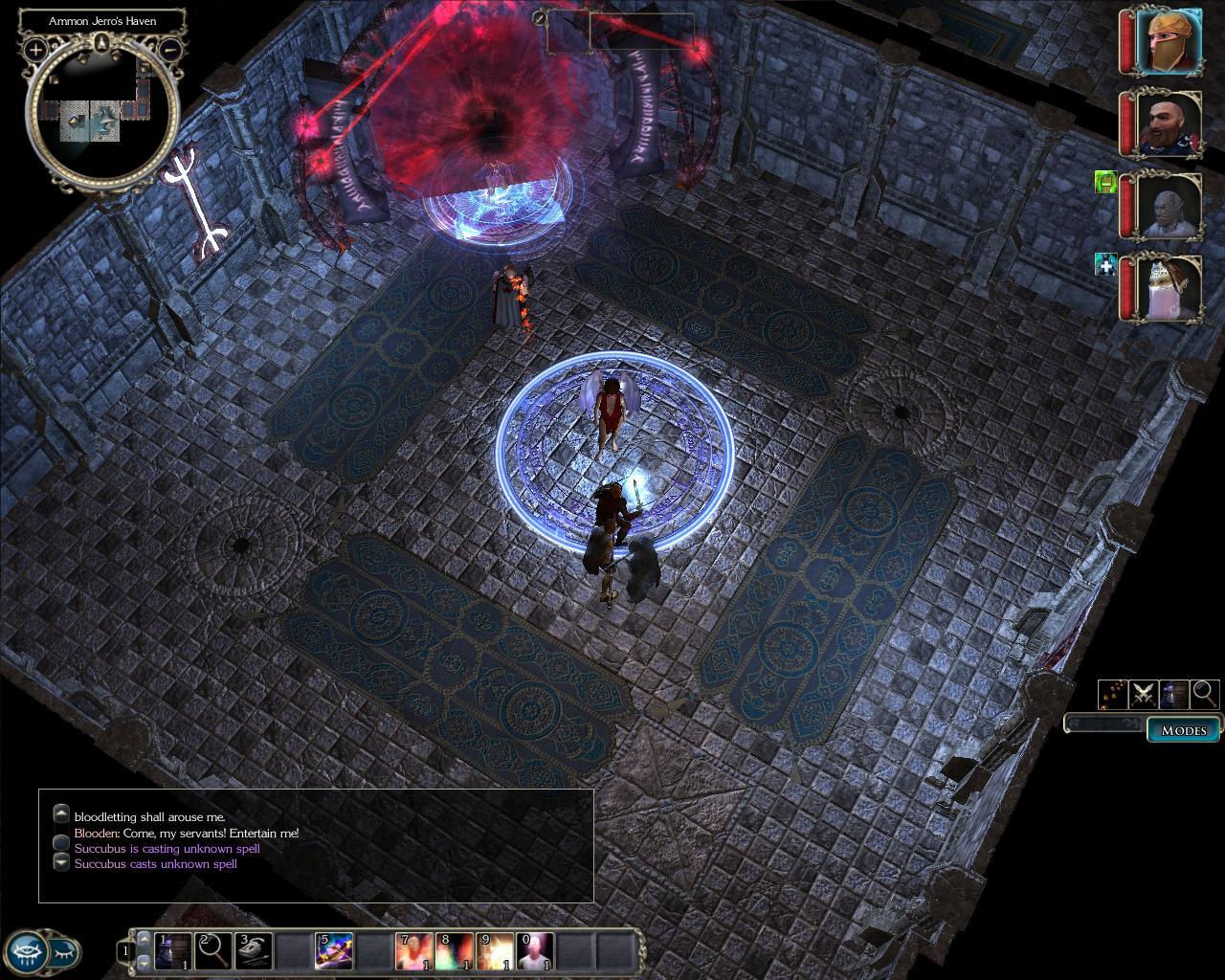Switch hotbar page with up arrow
Viewport: 1225px width, 980px height.
(145, 940)
